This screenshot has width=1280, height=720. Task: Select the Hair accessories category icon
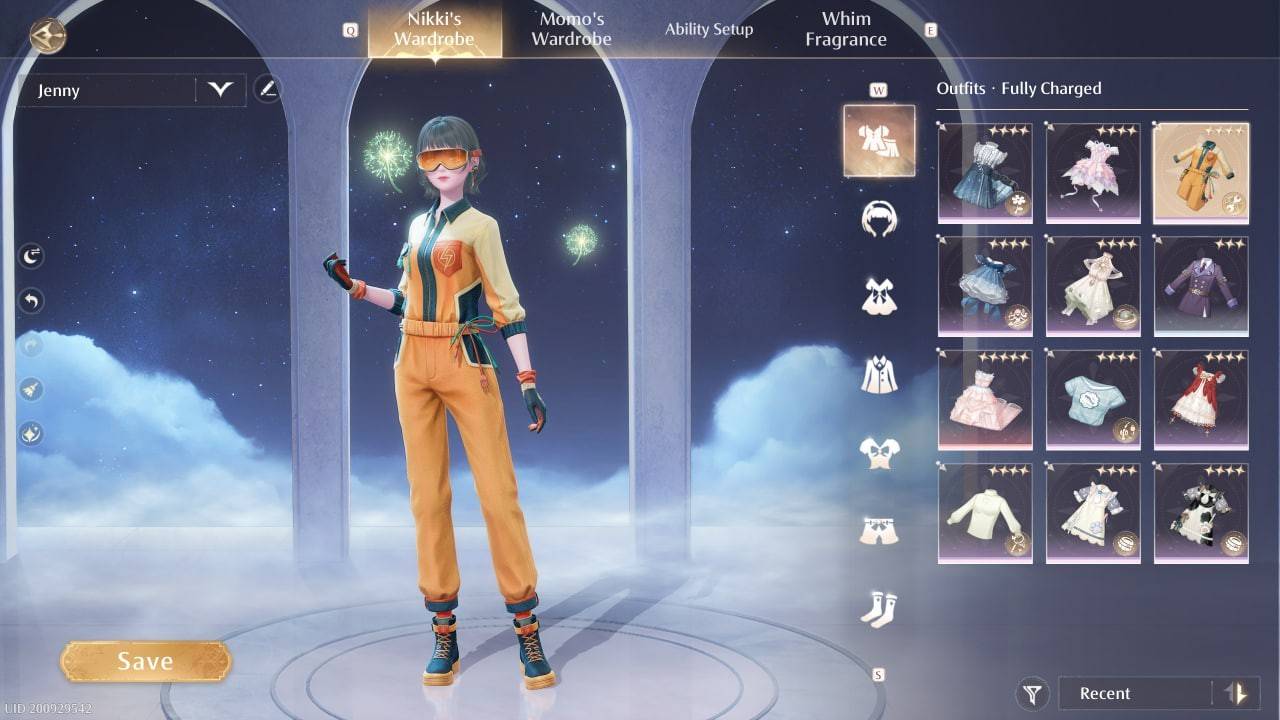point(878,218)
